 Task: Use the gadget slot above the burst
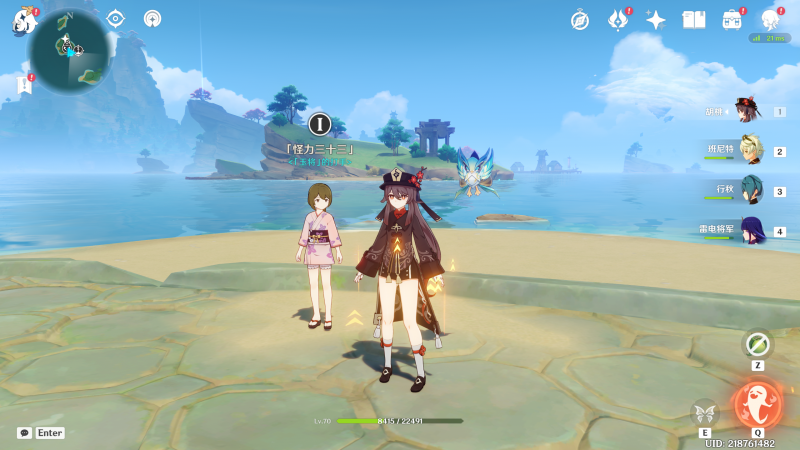758,345
